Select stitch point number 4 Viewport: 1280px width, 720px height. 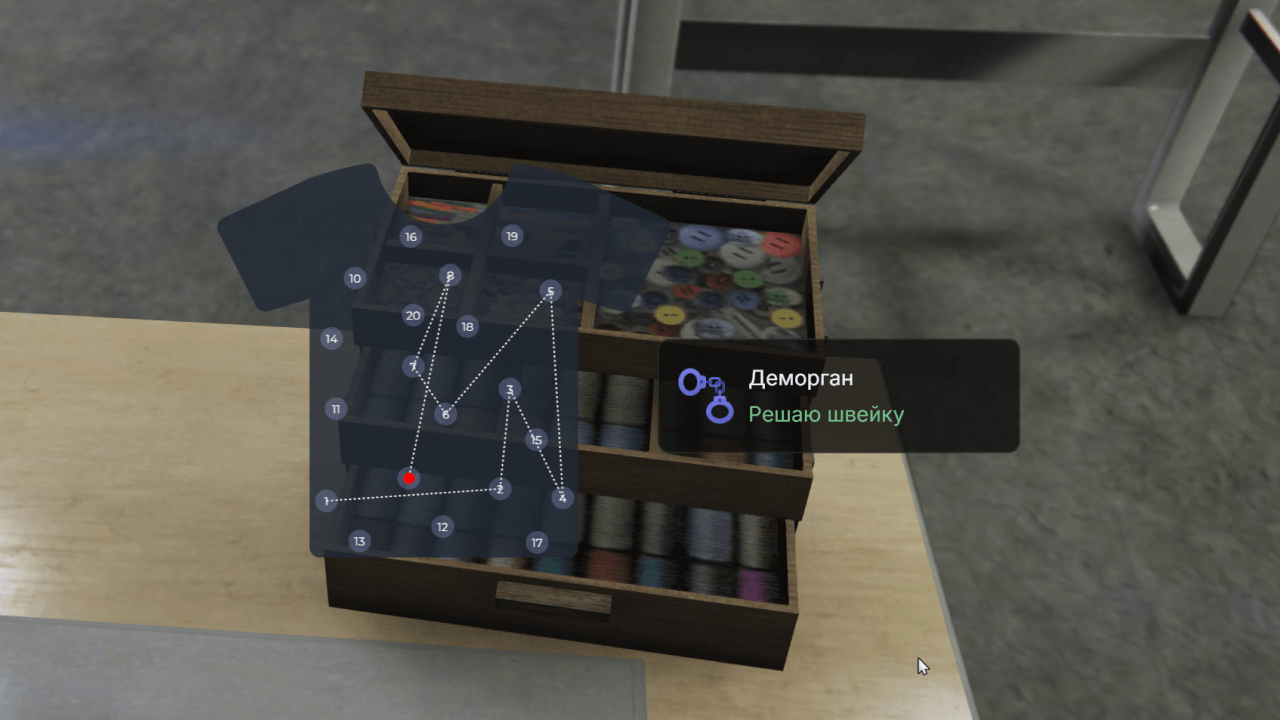coord(562,497)
